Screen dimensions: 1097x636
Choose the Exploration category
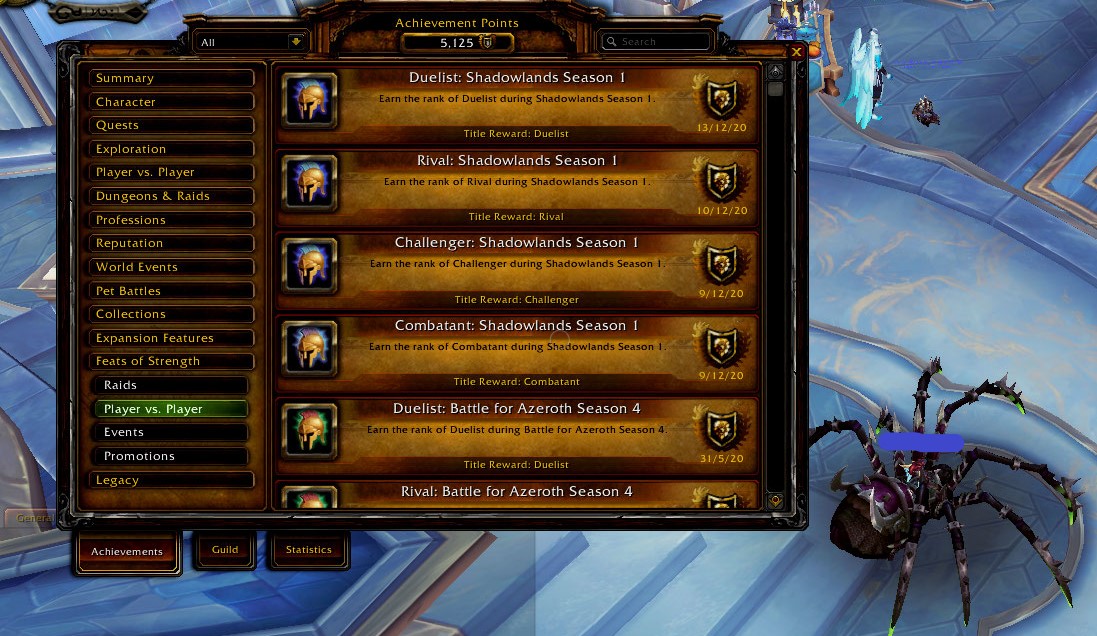[x=170, y=149]
